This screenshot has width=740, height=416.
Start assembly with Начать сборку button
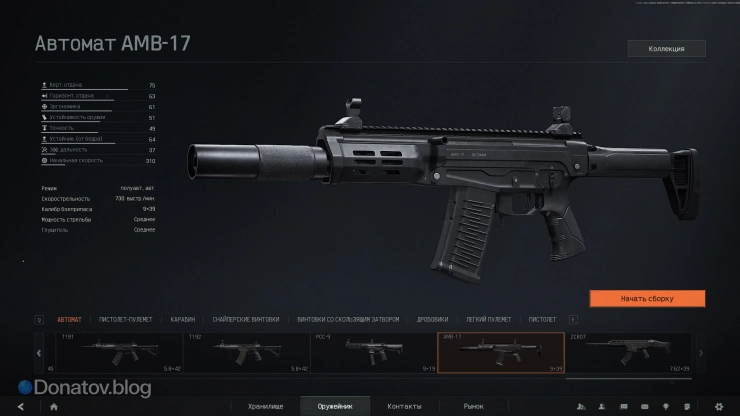(x=647, y=298)
